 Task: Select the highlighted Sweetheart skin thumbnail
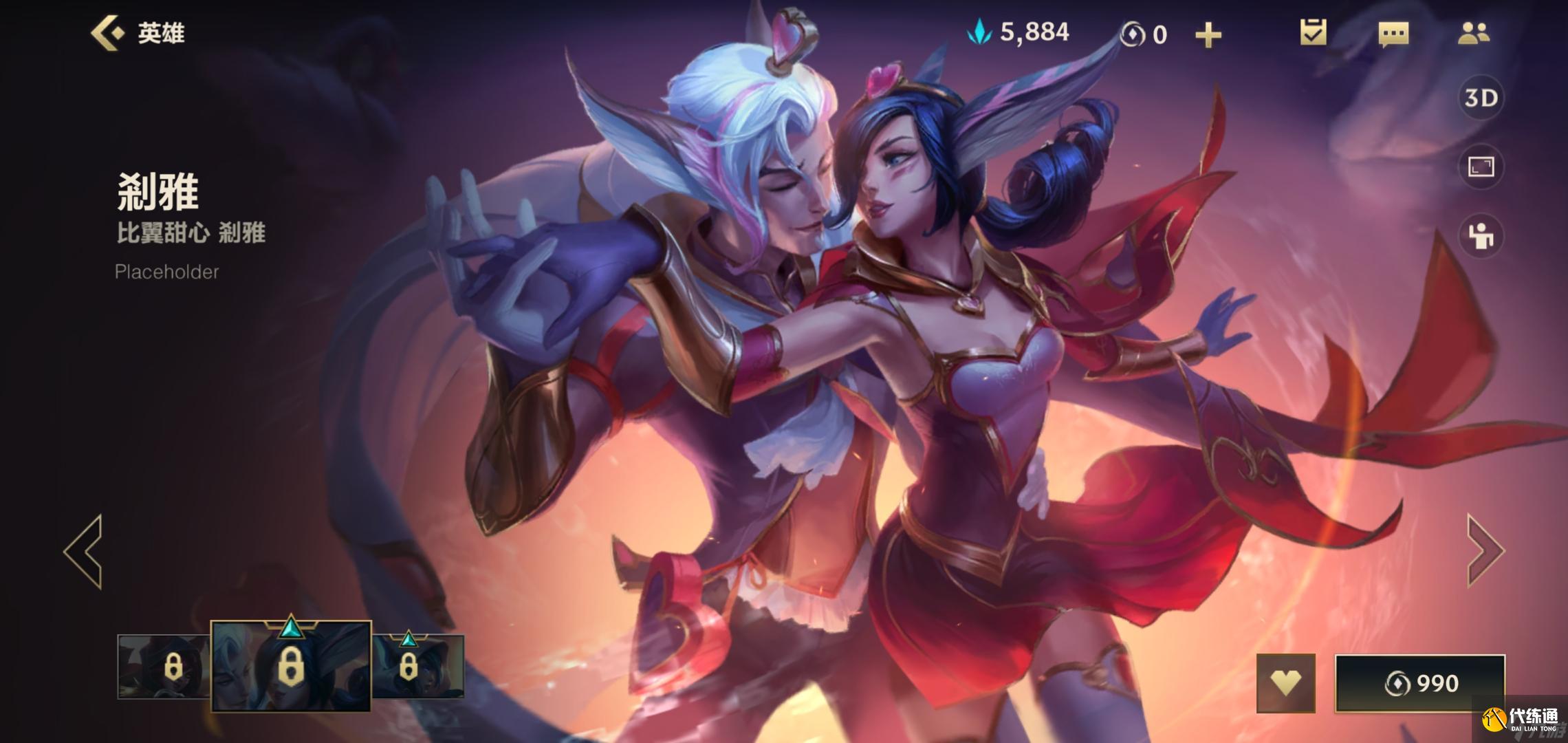click(291, 665)
